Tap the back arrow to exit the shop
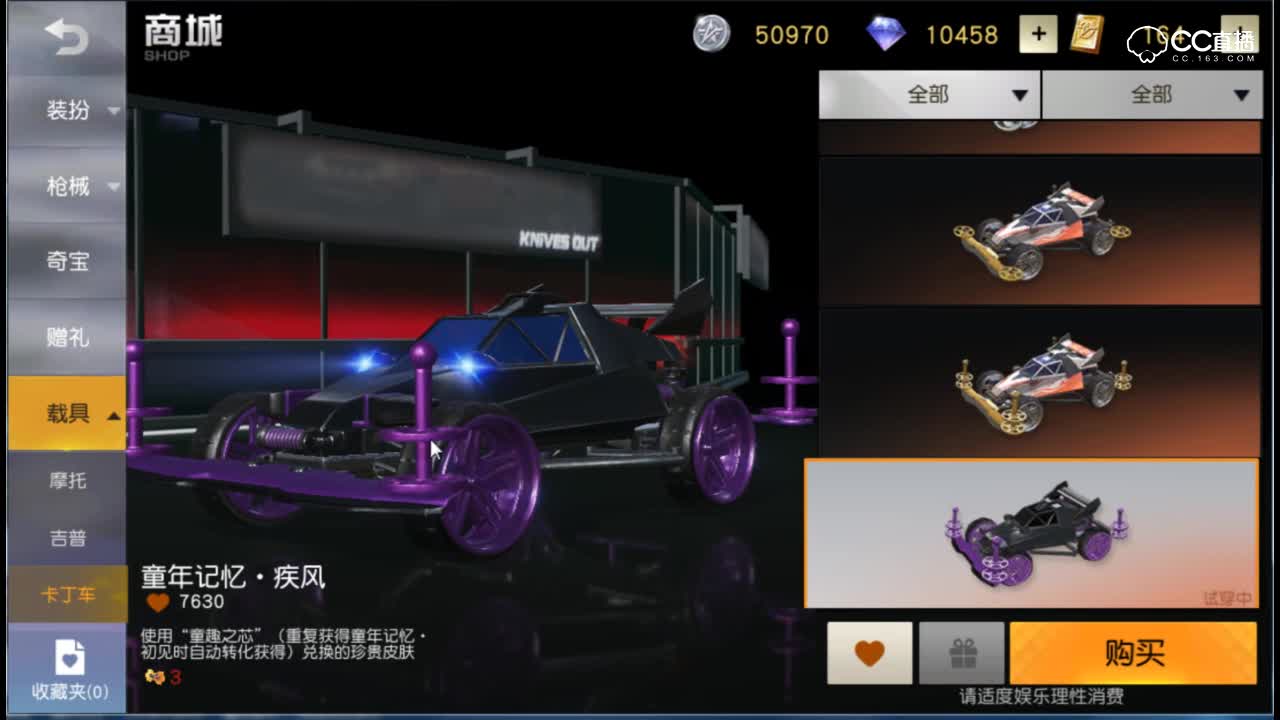 (65, 35)
